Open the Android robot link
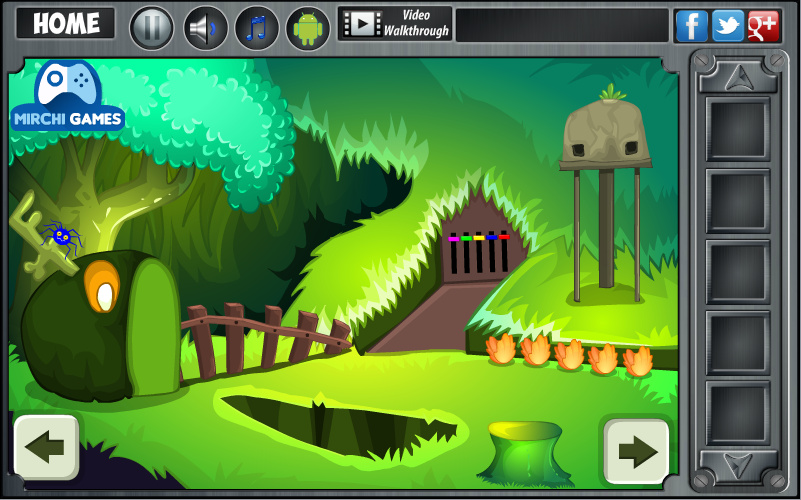The width and height of the screenshot is (801, 500). pos(308,28)
